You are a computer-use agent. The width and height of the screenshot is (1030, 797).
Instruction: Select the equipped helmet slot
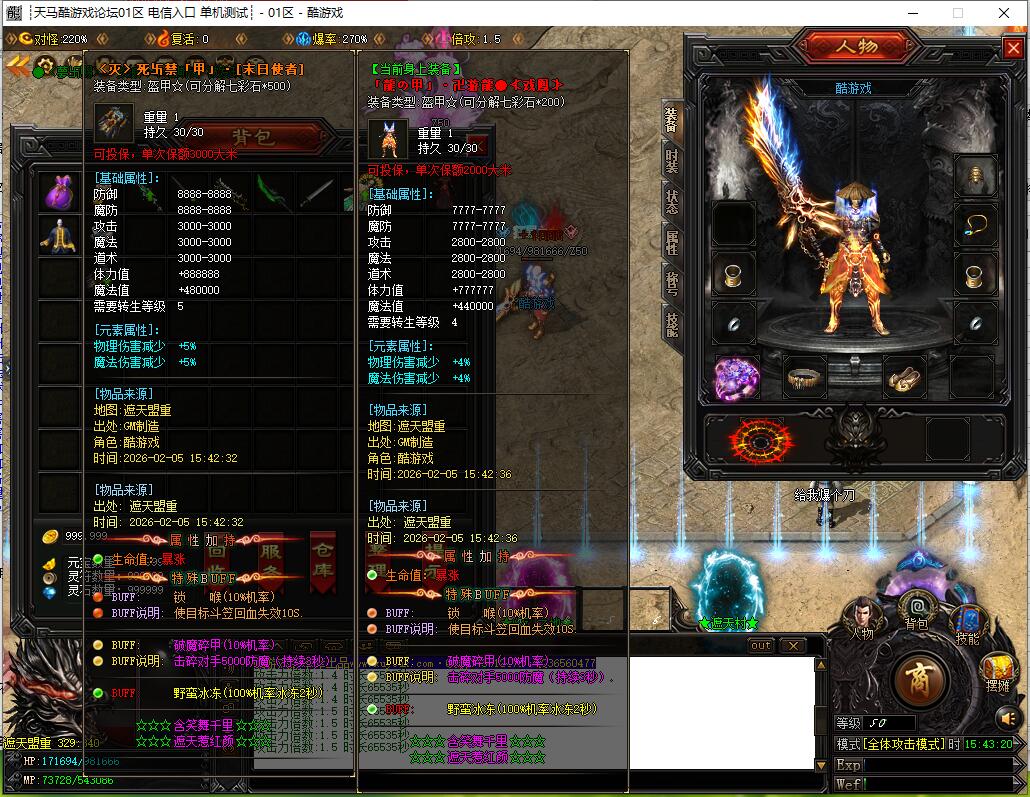[974, 176]
